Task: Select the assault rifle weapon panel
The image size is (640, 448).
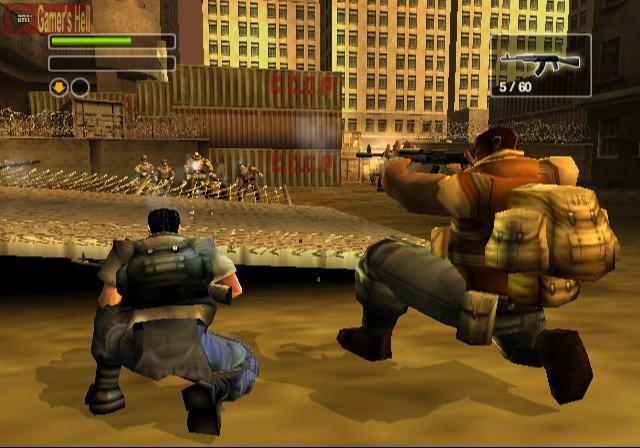Action: click(x=540, y=65)
